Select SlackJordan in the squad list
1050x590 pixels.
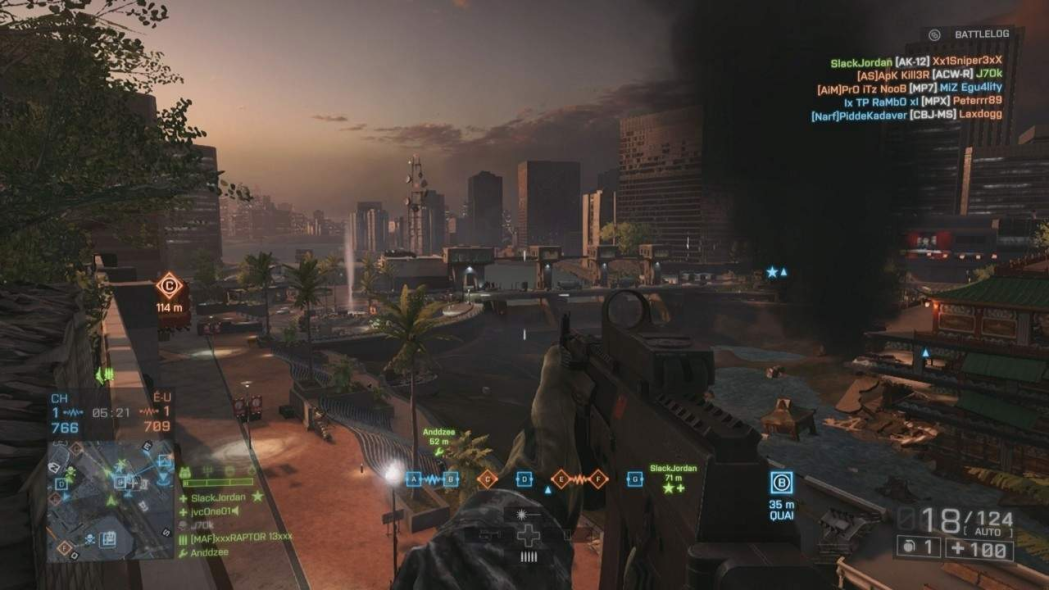pyautogui.click(x=218, y=497)
